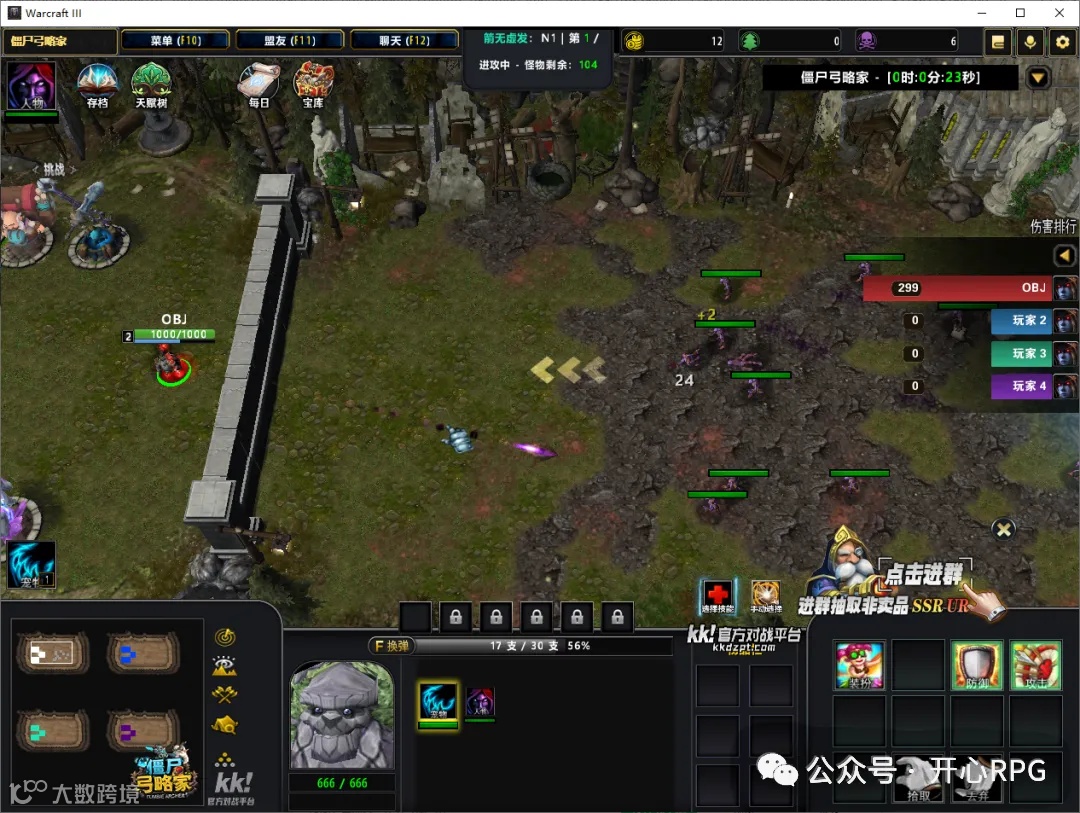Activate the 防御 shield ability
This screenshot has height=813, width=1080.
[x=976, y=666]
